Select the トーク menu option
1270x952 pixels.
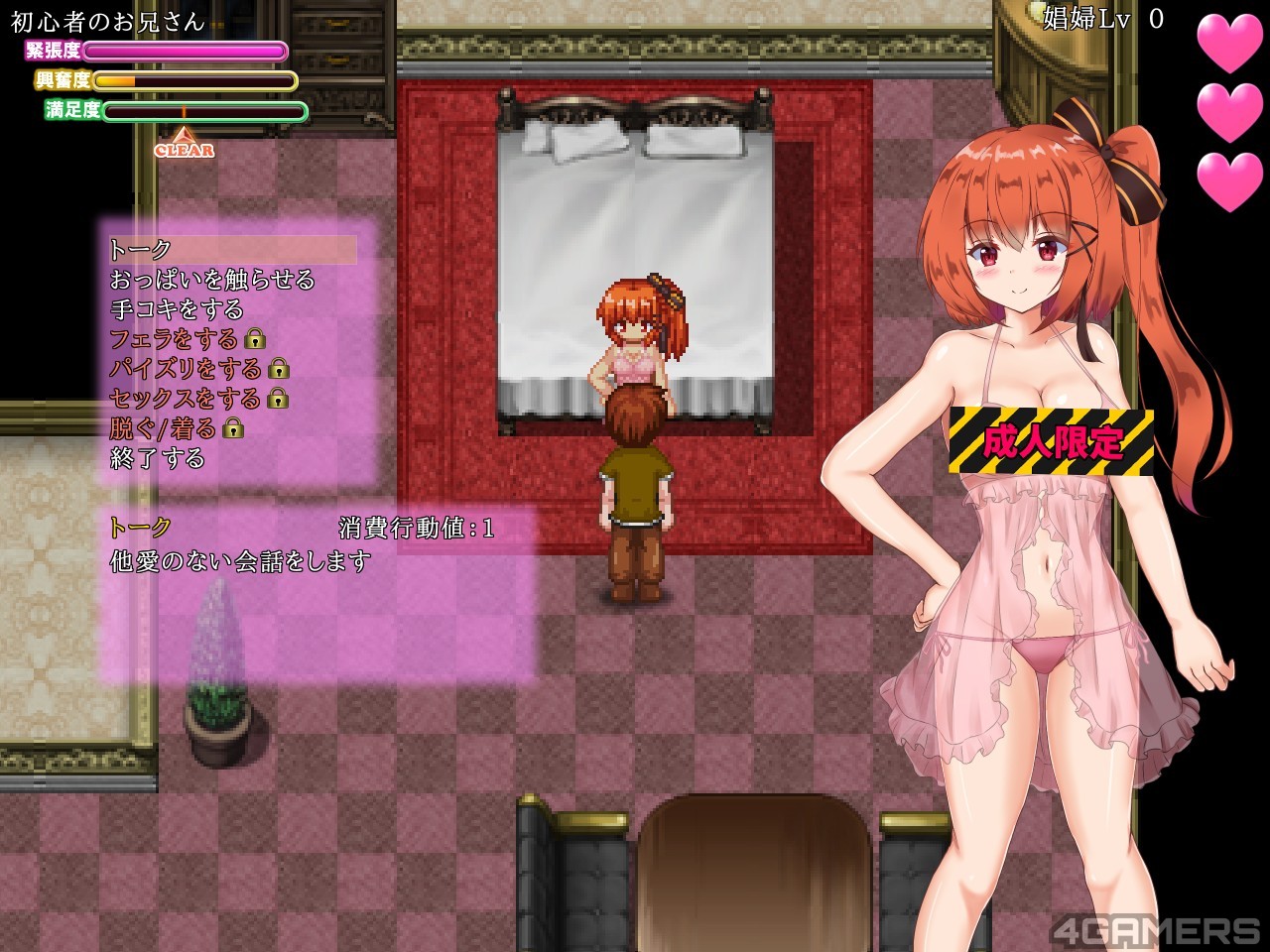(141, 250)
